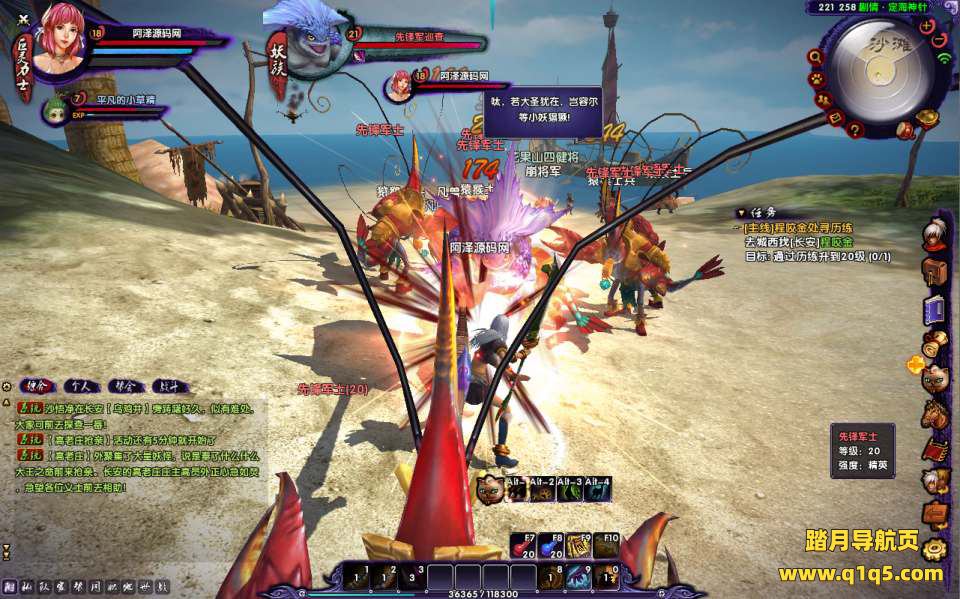
Task: Click the magnifying glass search icon by minimap
Action: [815, 56]
